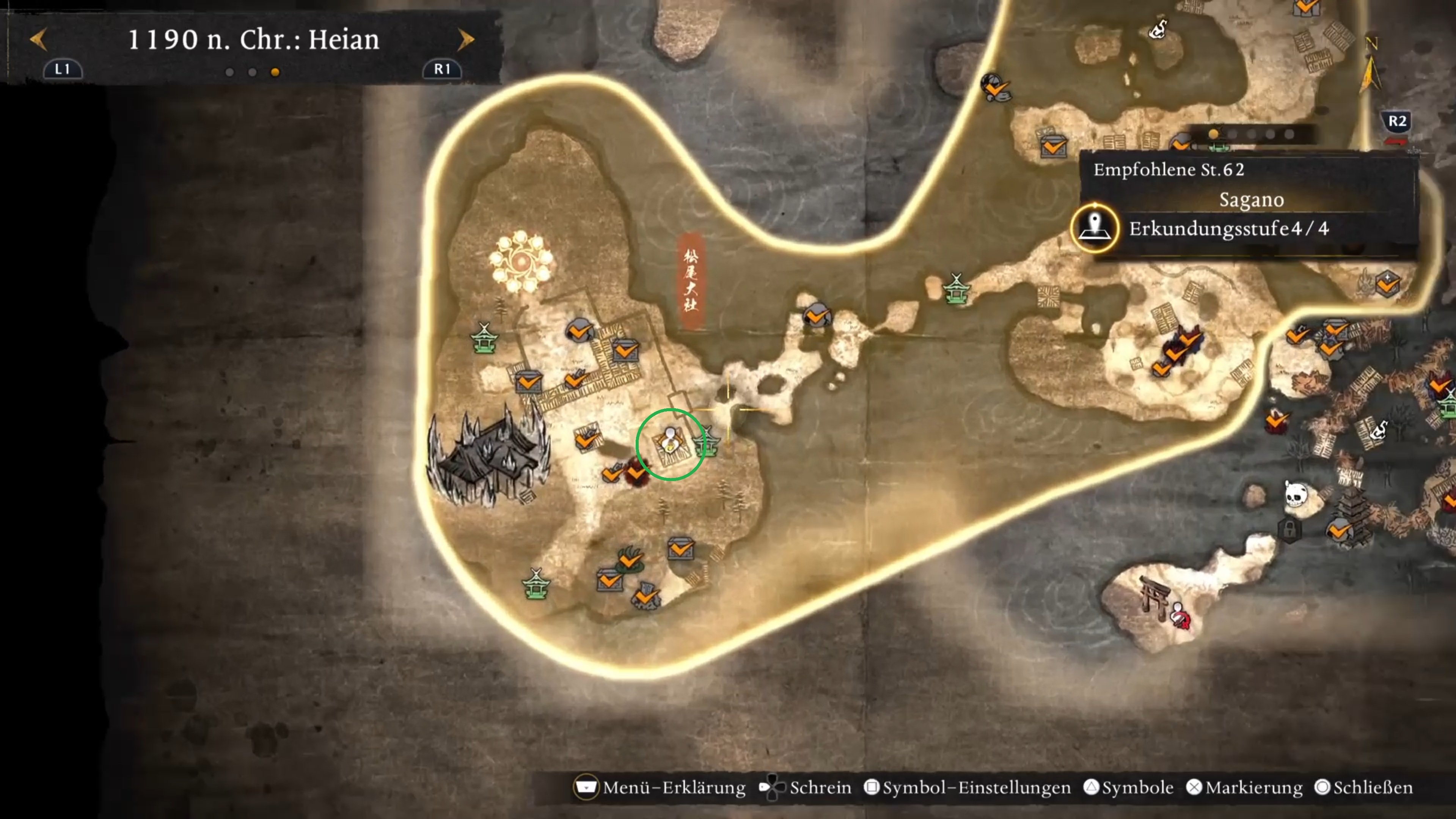Click the Sagano location pin icon

1095,228
